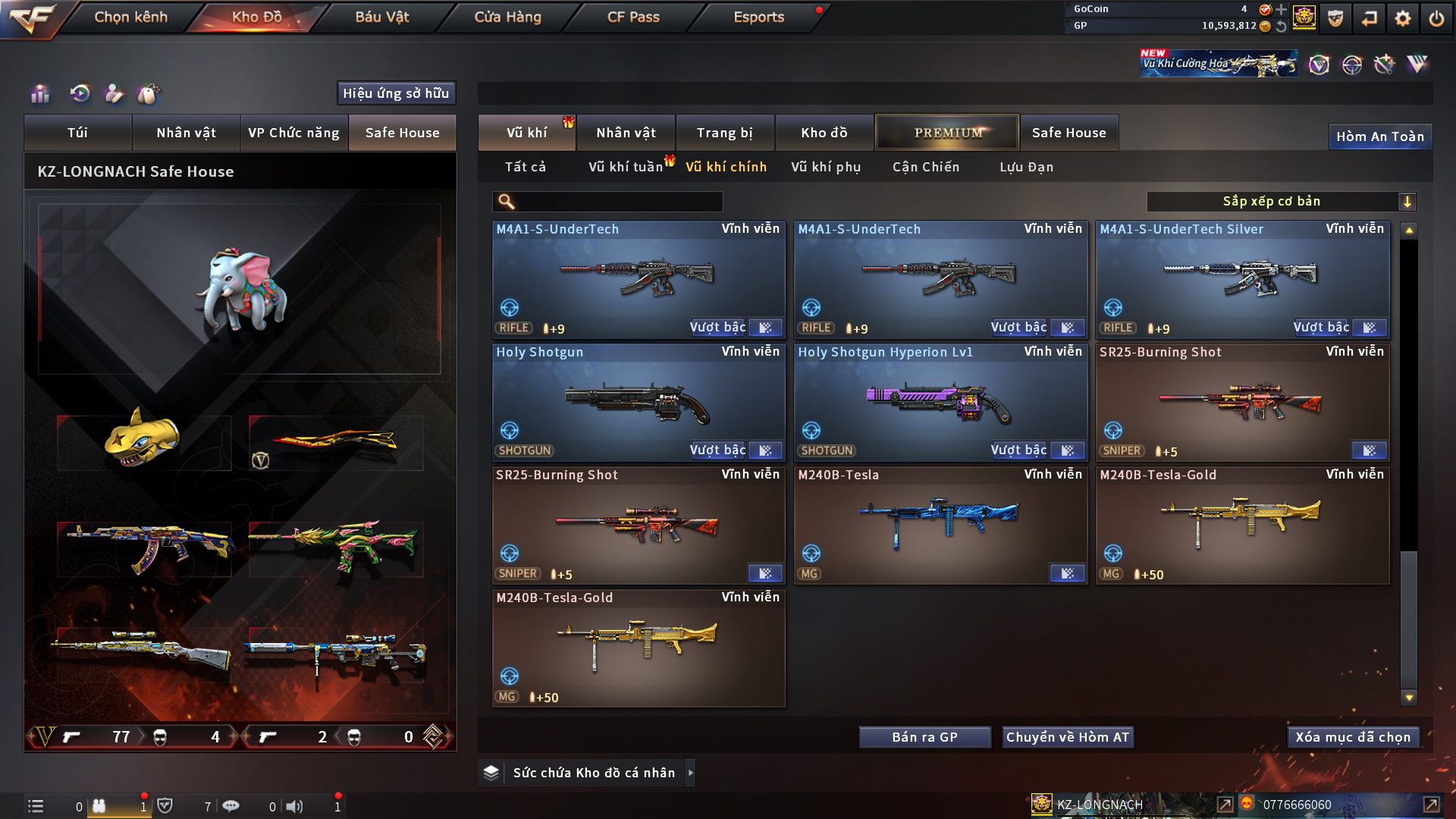Open the Hòm An Toàn button

[x=1379, y=136]
